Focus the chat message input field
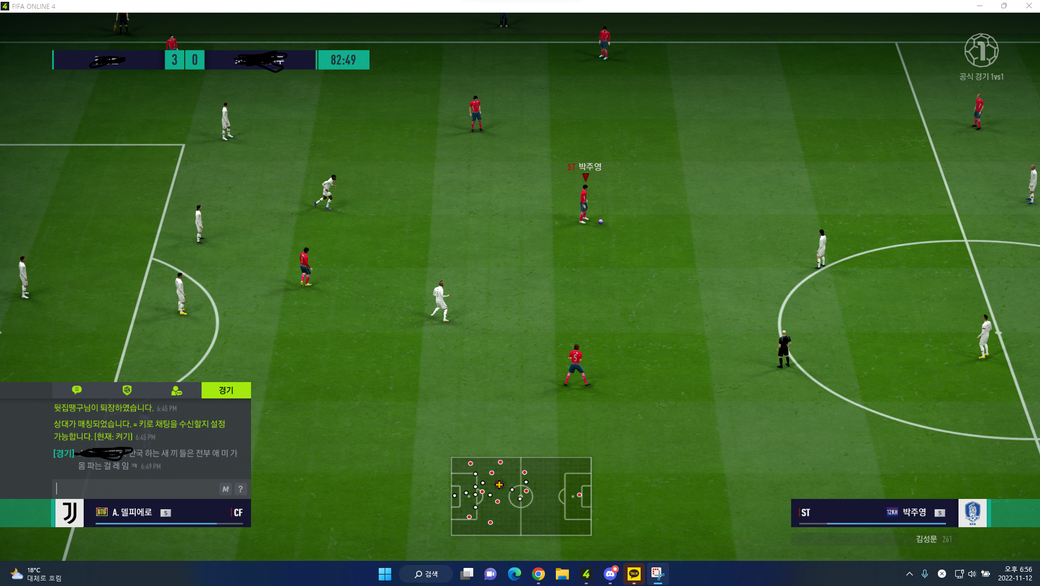This screenshot has height=586, width=1040. click(x=135, y=489)
